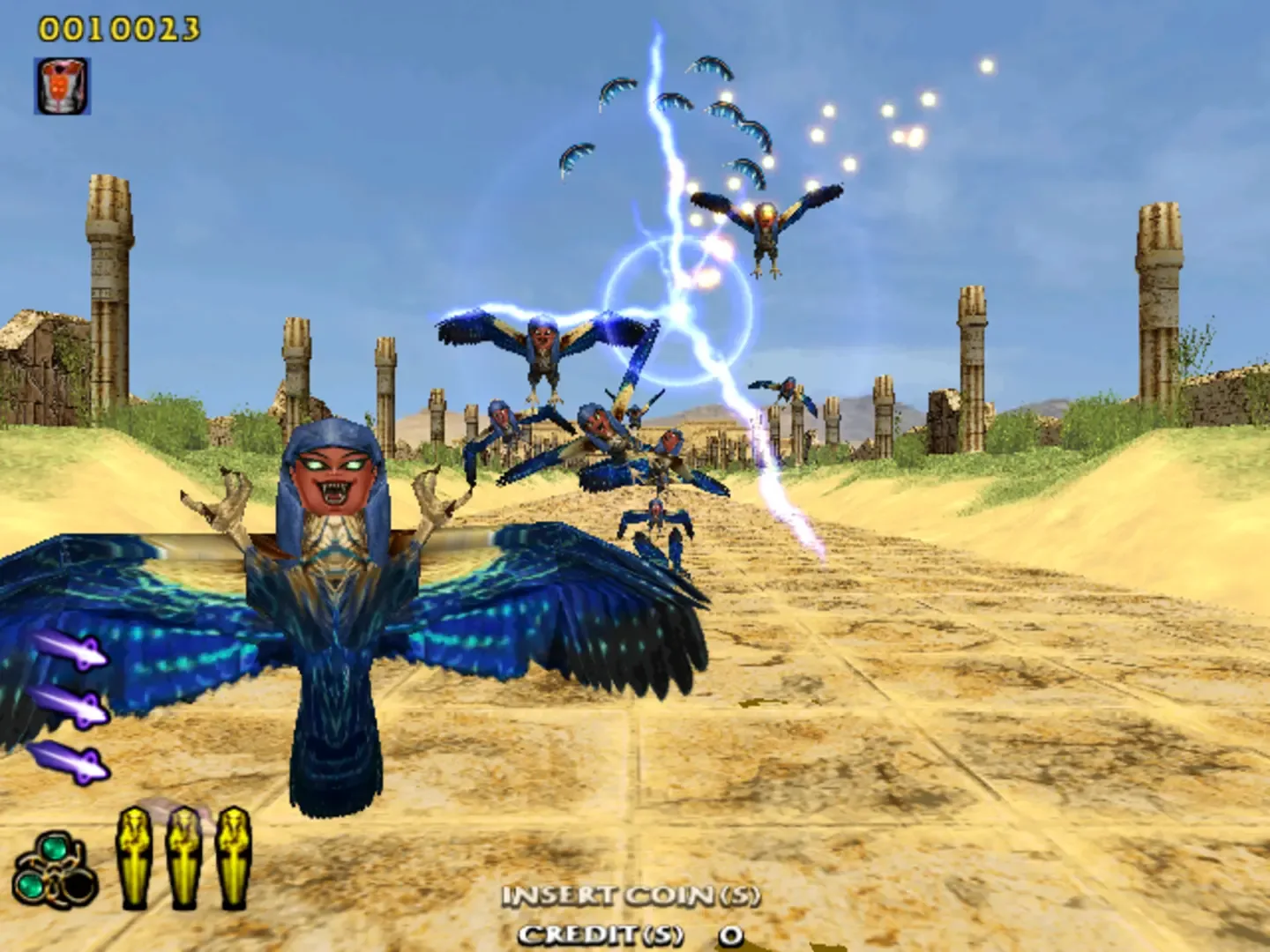1270x952 pixels.
Task: Open the credit counter display
Action: [x=630, y=932]
